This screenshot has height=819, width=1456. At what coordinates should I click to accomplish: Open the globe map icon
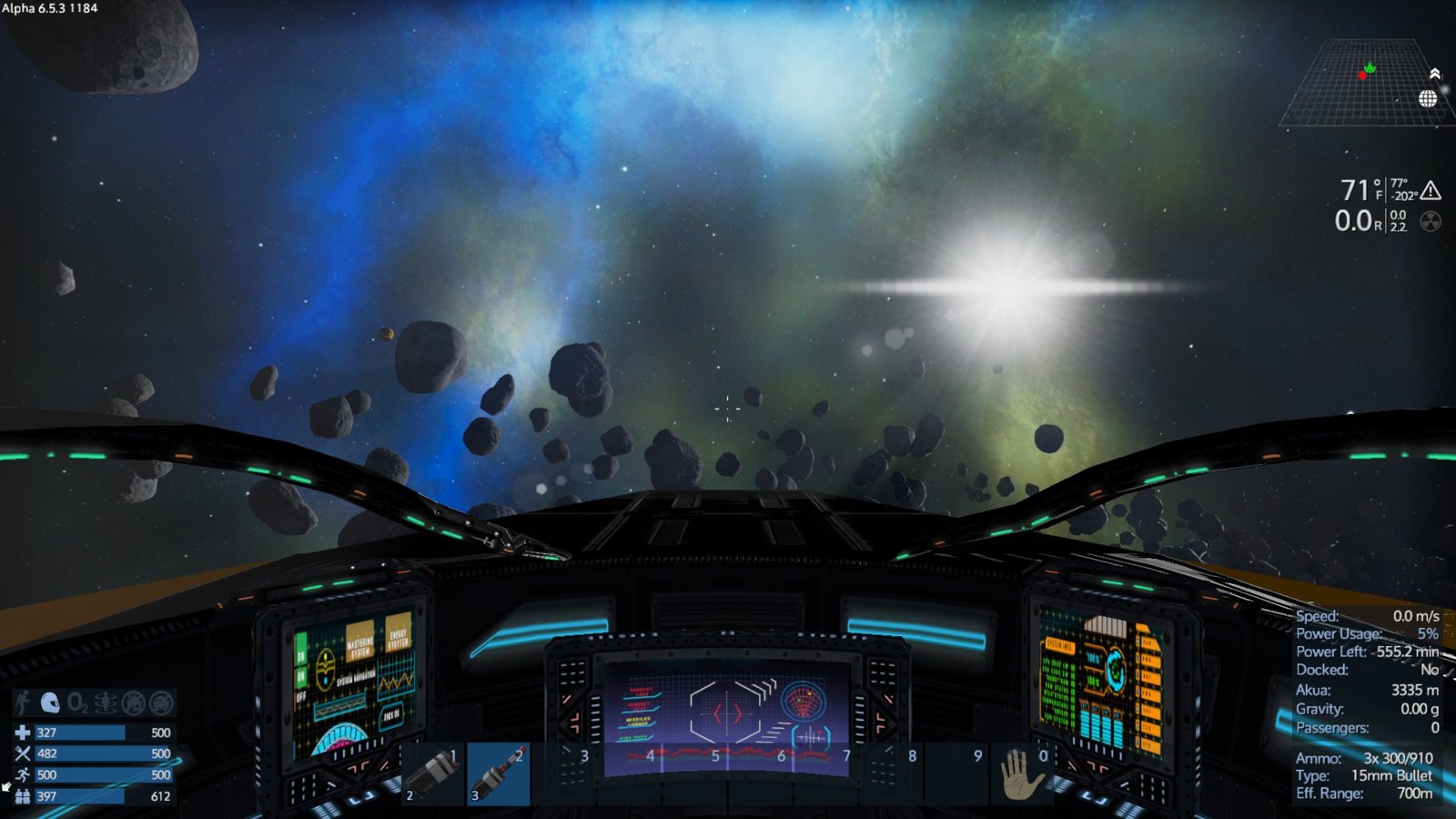pyautogui.click(x=1428, y=98)
